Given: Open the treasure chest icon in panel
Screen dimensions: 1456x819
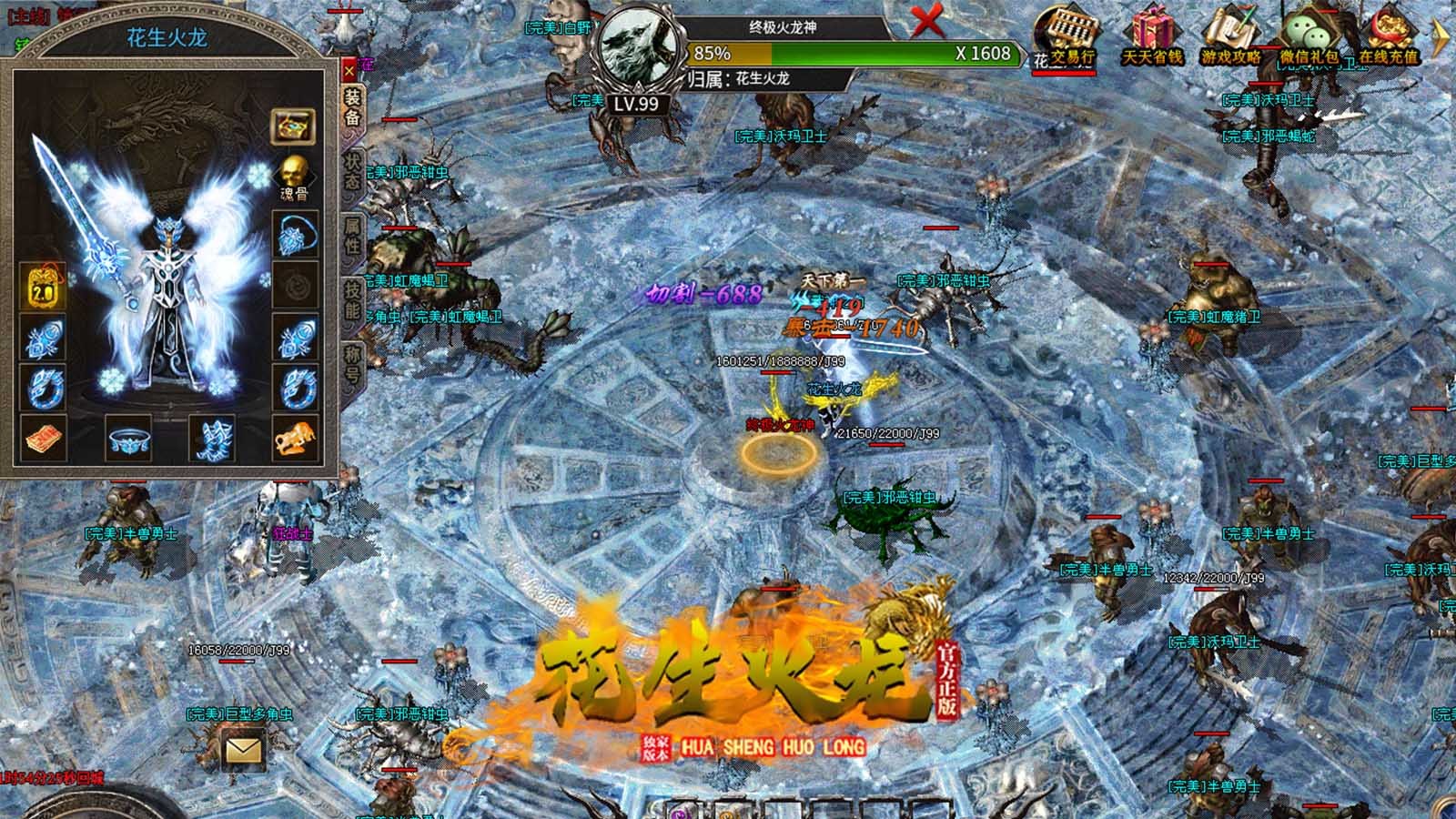Looking at the screenshot, I should (293, 126).
